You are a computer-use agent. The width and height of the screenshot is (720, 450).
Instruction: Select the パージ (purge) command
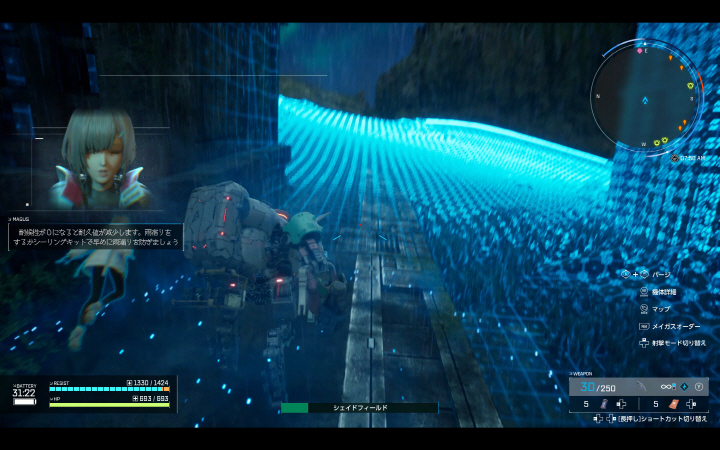pyautogui.click(x=662, y=274)
